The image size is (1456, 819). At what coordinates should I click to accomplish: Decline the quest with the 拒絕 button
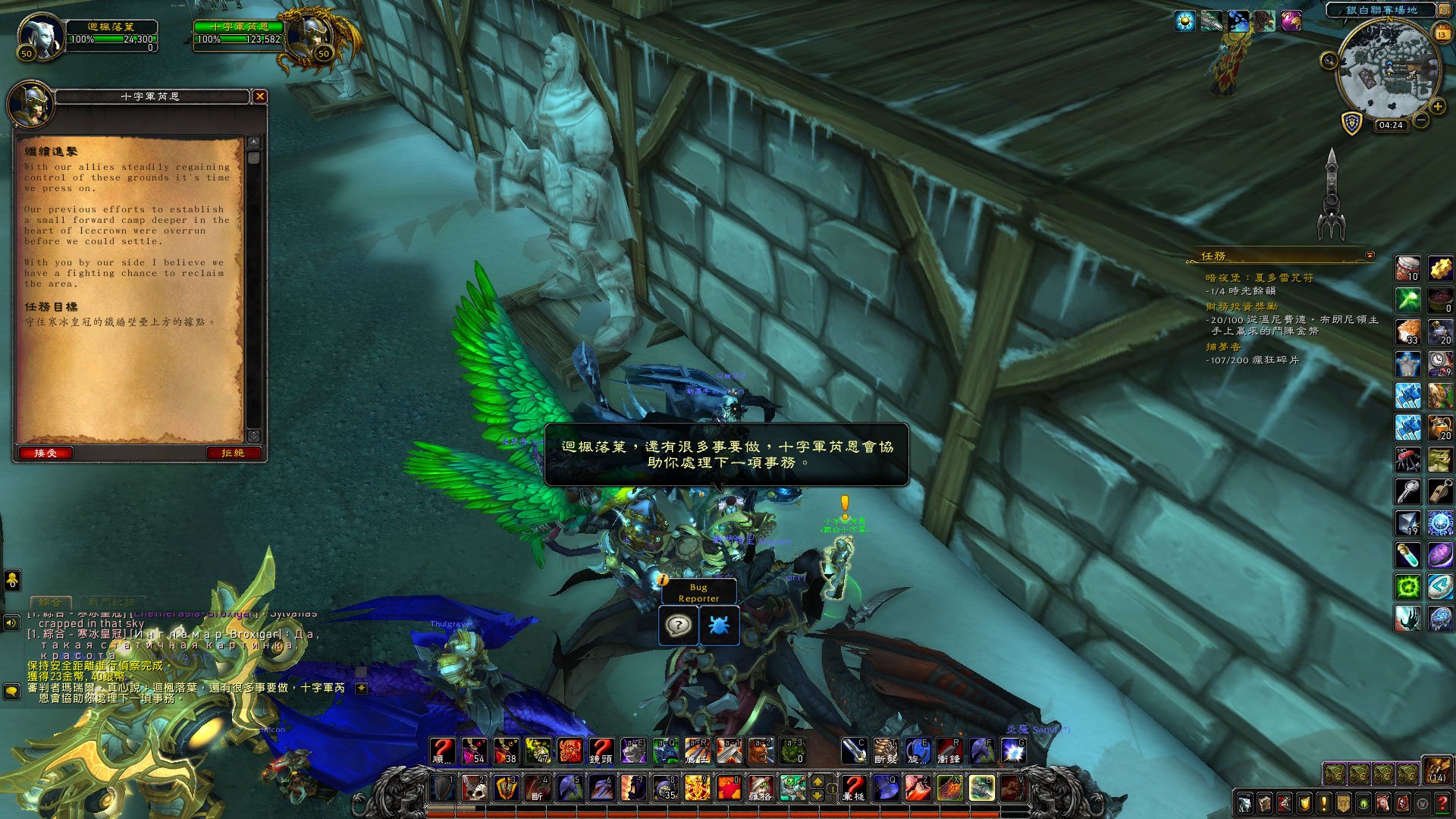click(x=233, y=453)
